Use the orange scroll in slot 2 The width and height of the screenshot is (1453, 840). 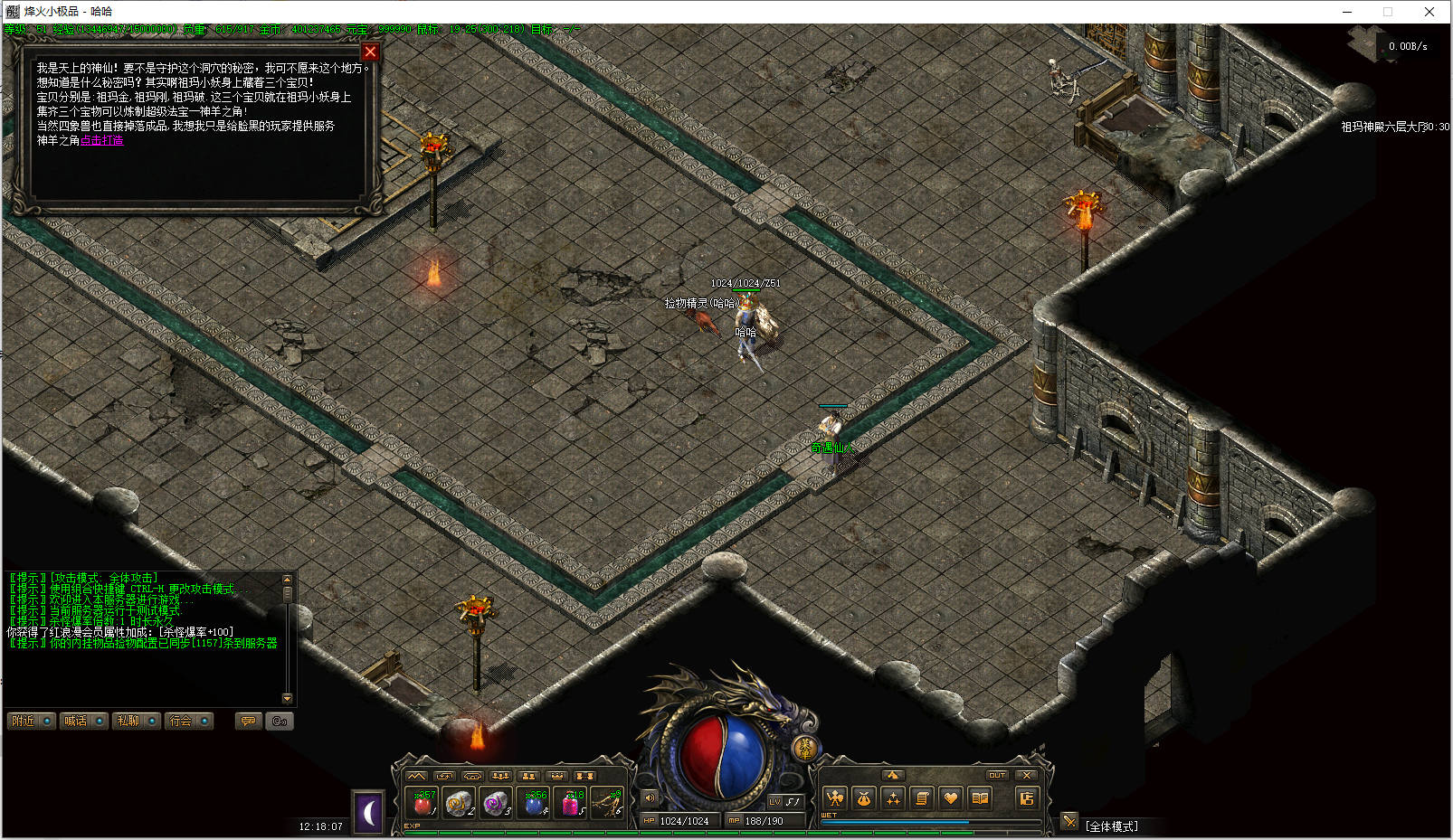(x=460, y=803)
